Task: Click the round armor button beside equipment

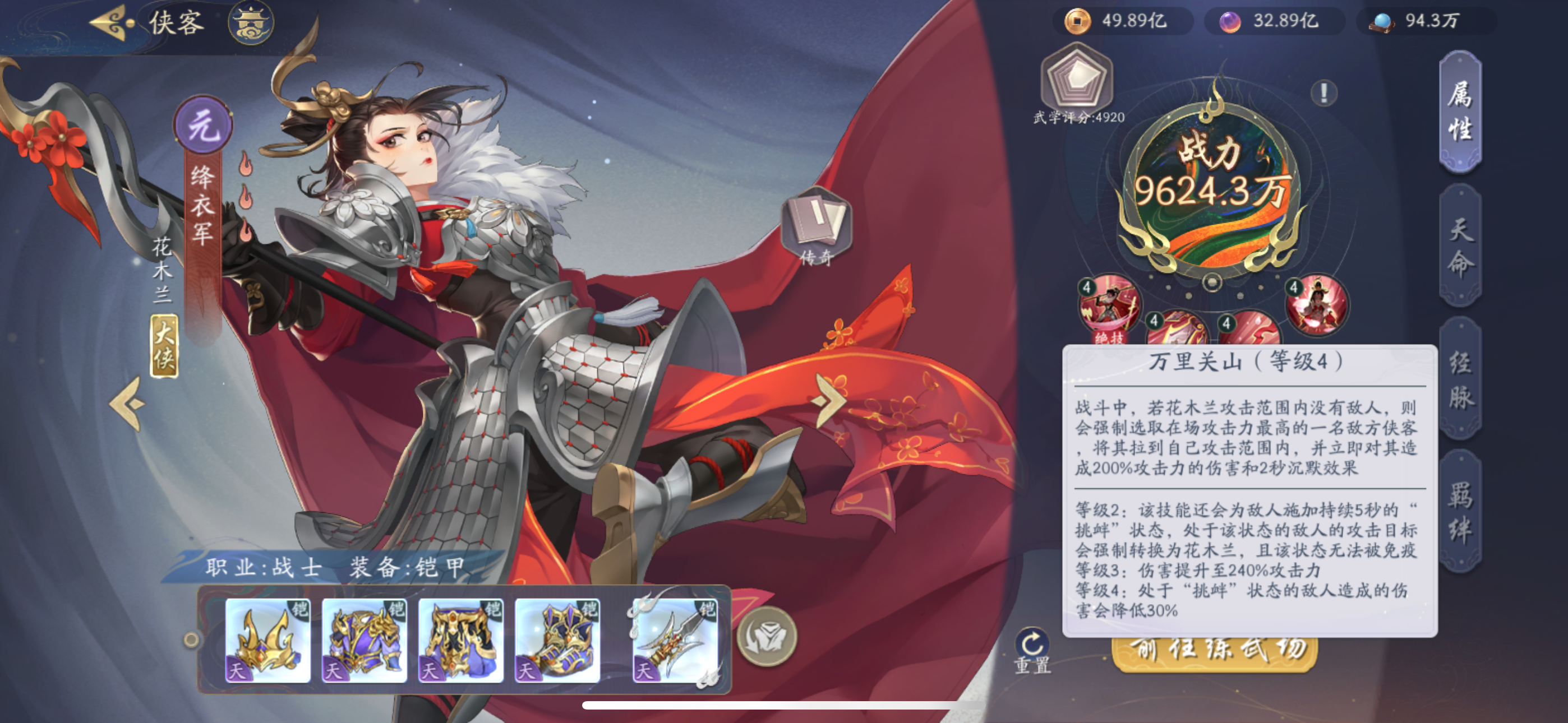Action: point(767,637)
